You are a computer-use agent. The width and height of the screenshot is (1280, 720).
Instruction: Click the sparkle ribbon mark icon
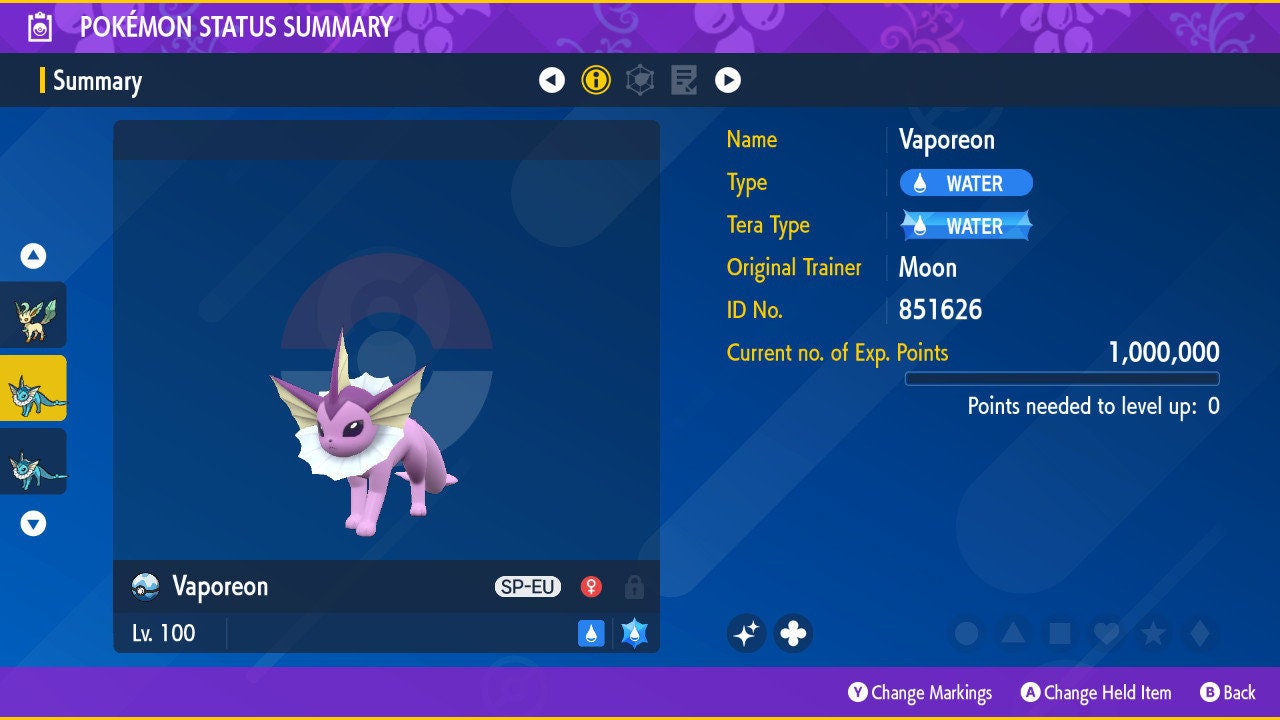click(746, 633)
